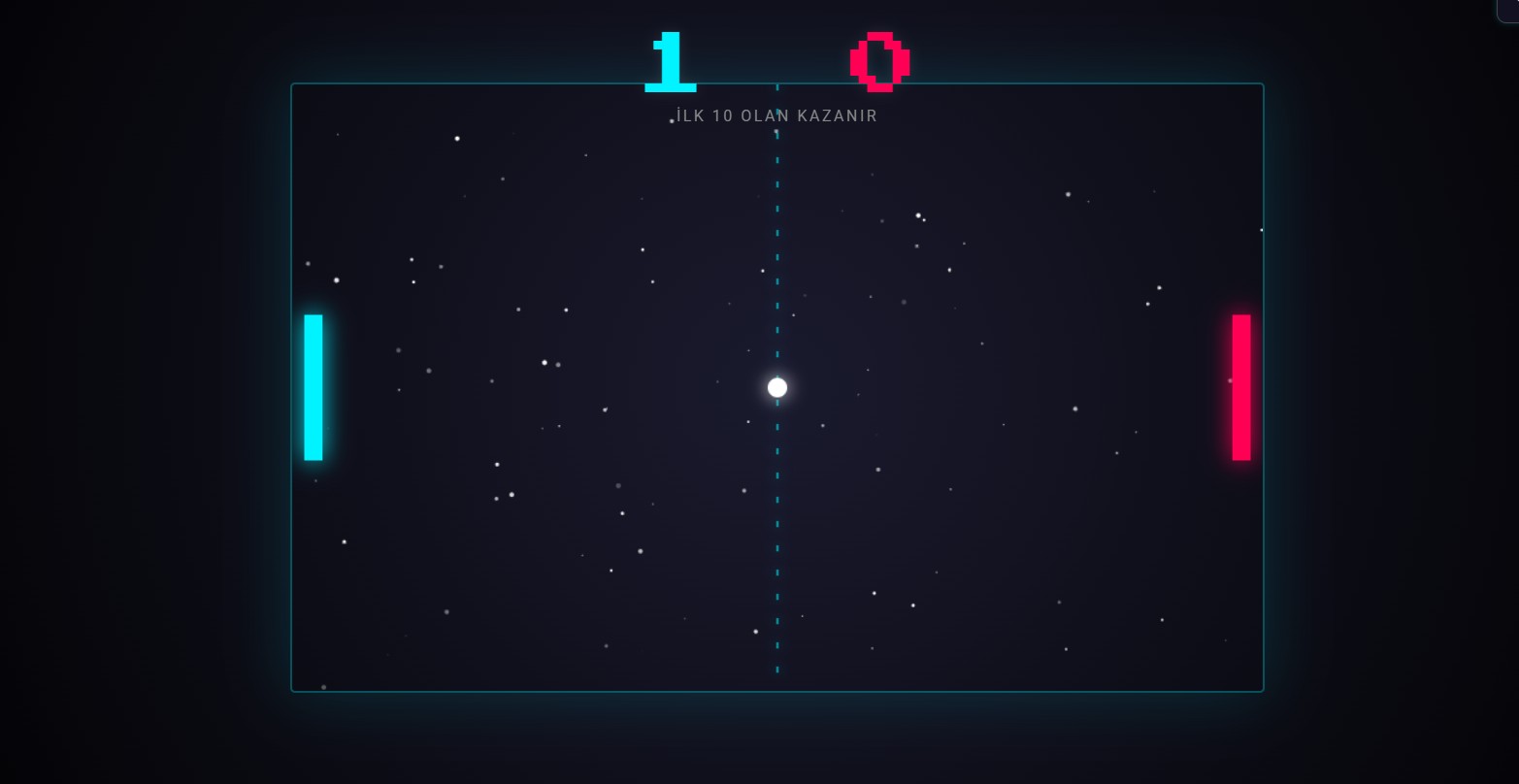Click the bottom edge of the game border
The width and height of the screenshot is (1519, 784).
coord(776,690)
